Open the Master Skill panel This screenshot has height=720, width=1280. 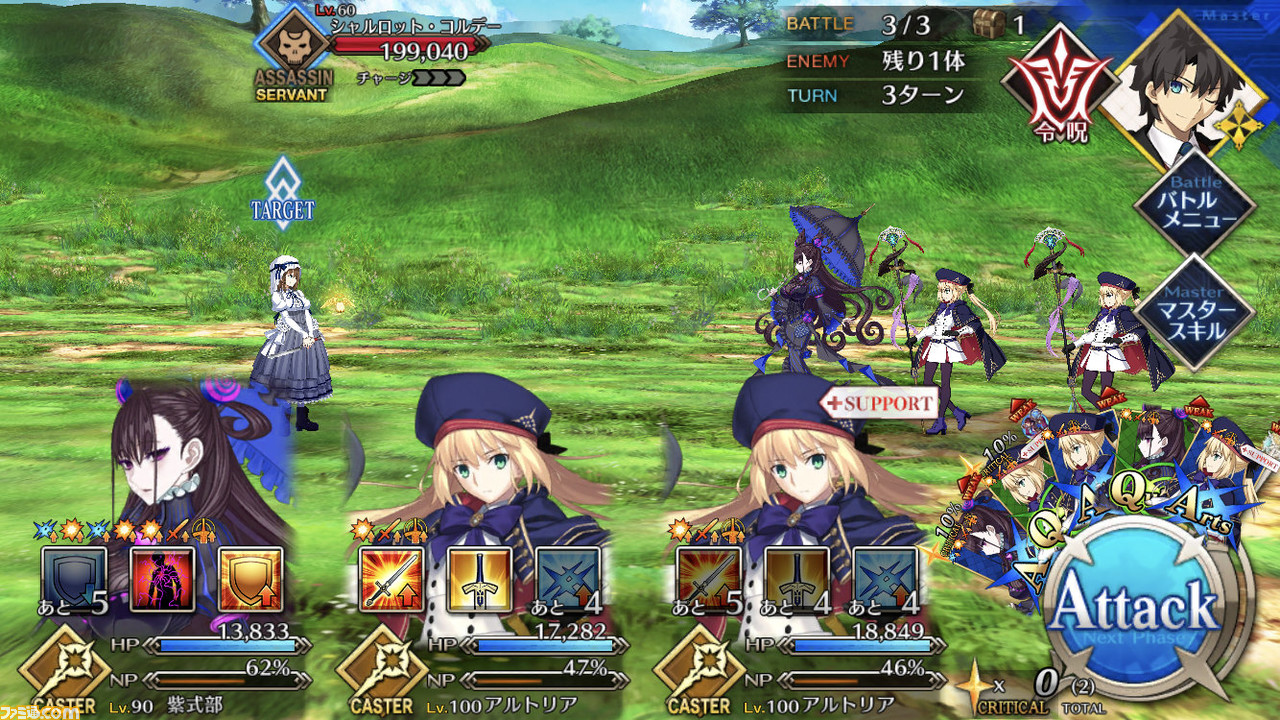1195,311
